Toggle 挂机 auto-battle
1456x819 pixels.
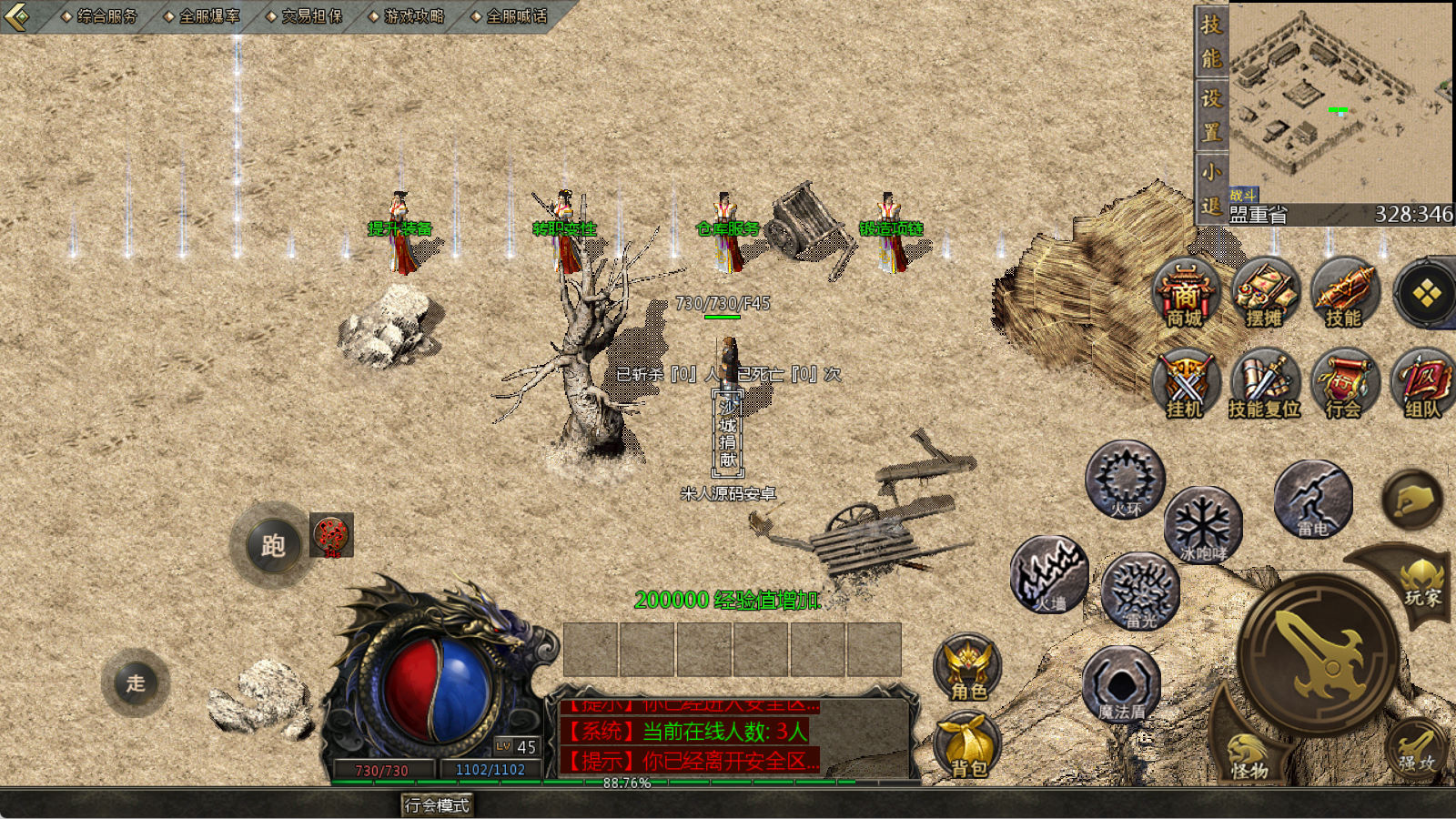1185,384
